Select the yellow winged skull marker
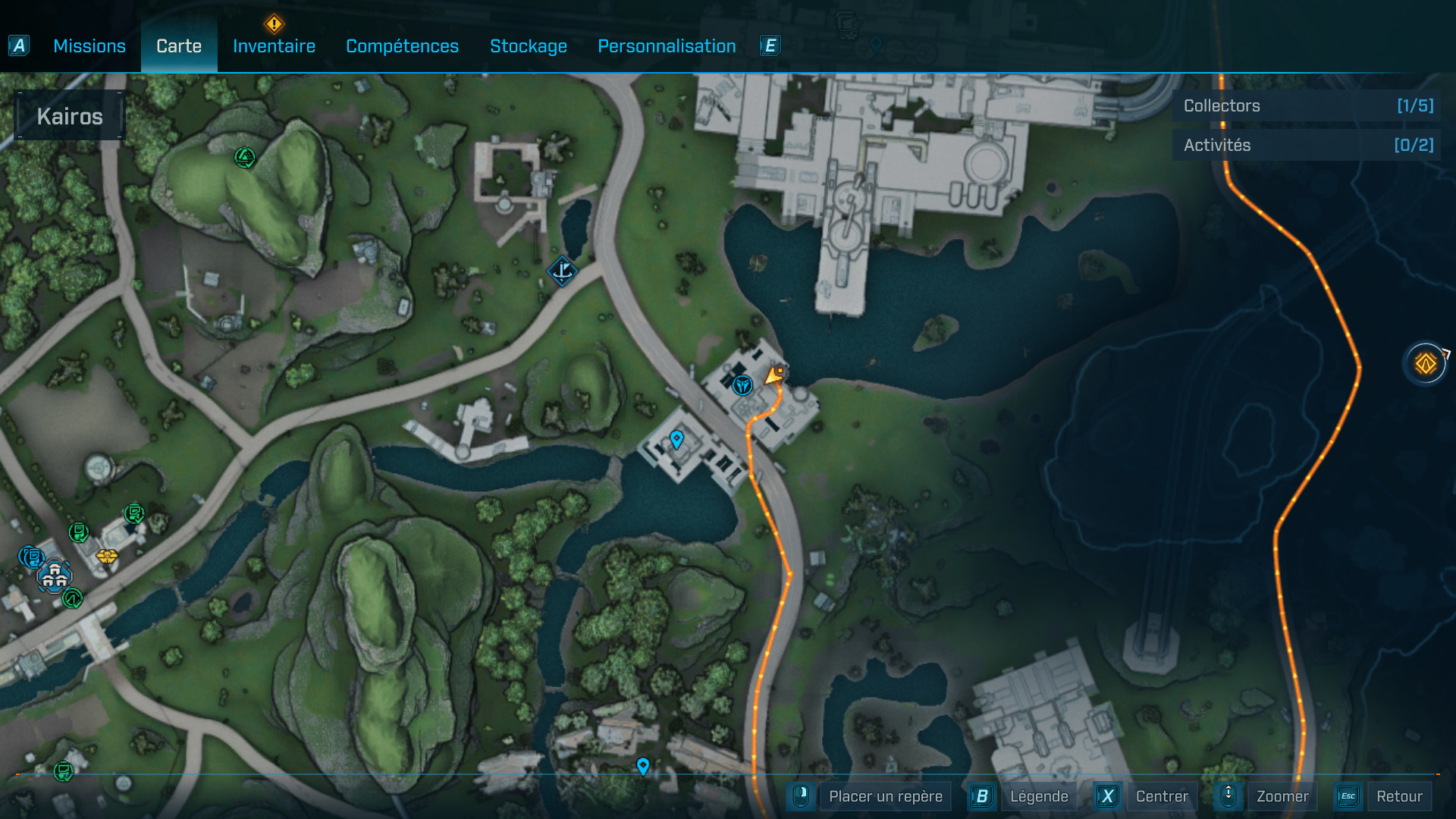Screen dimensions: 1456x819 coord(107,557)
